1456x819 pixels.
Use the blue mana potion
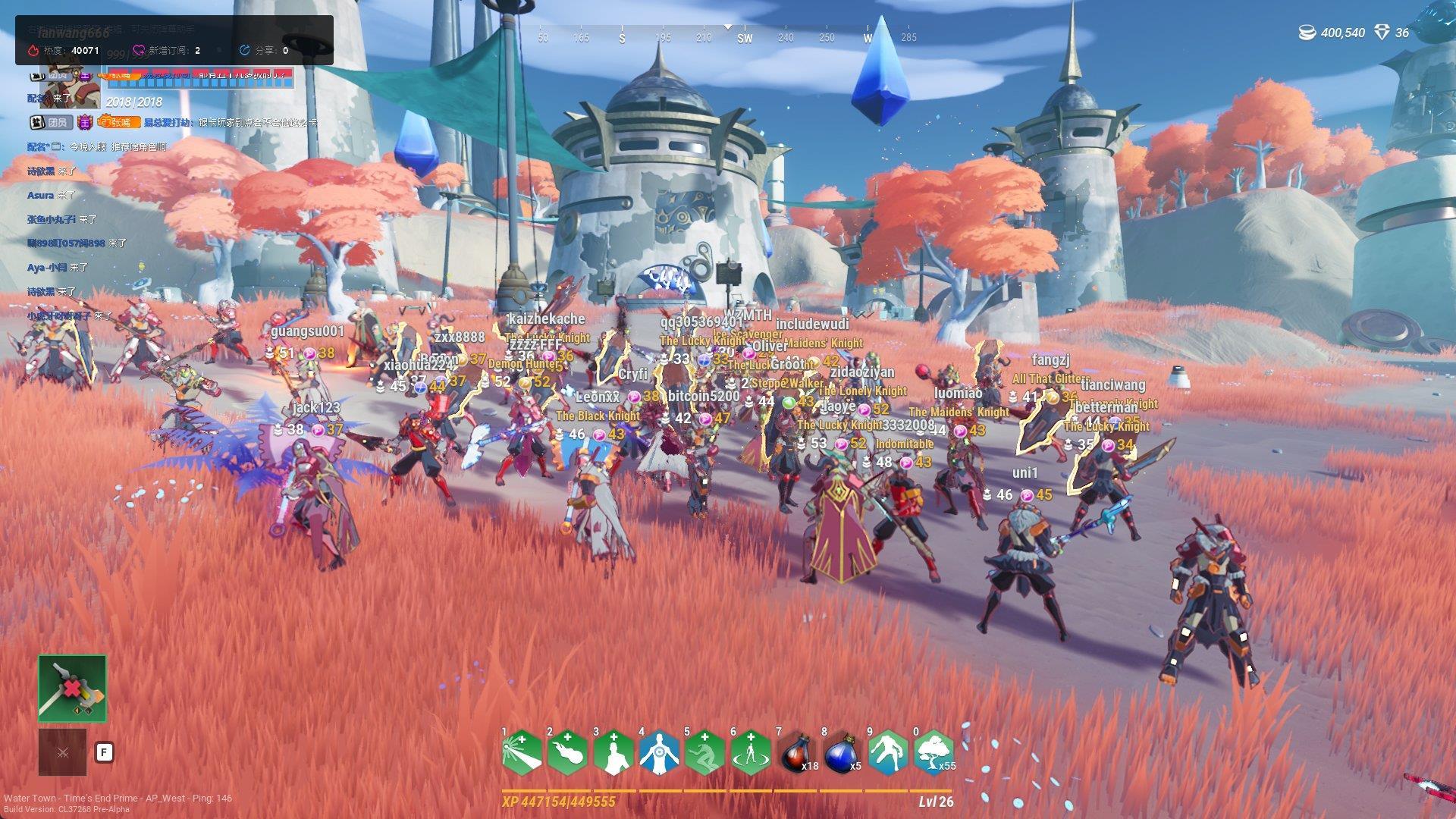(x=842, y=753)
